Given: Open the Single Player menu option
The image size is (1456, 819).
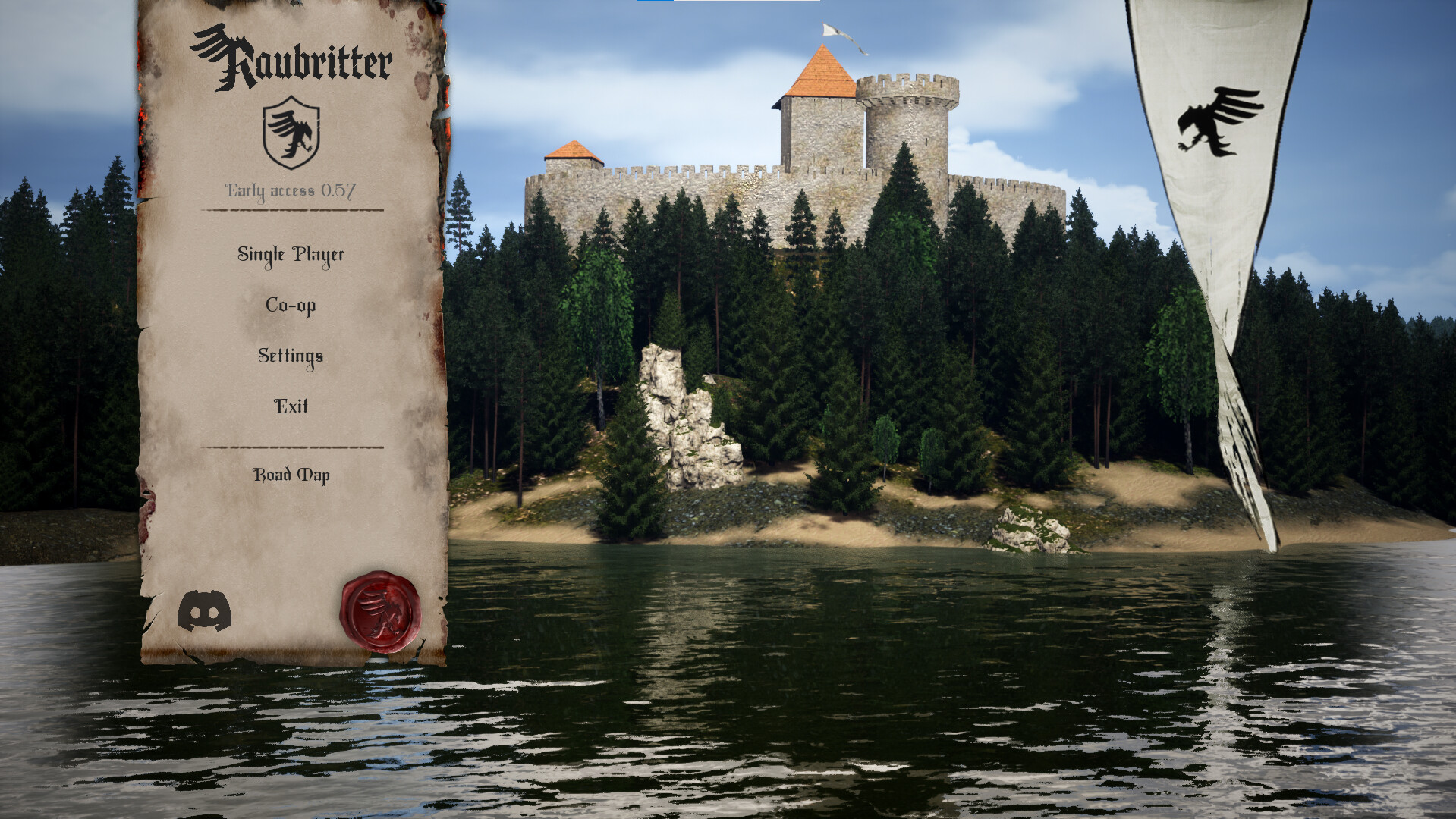Looking at the screenshot, I should [291, 255].
